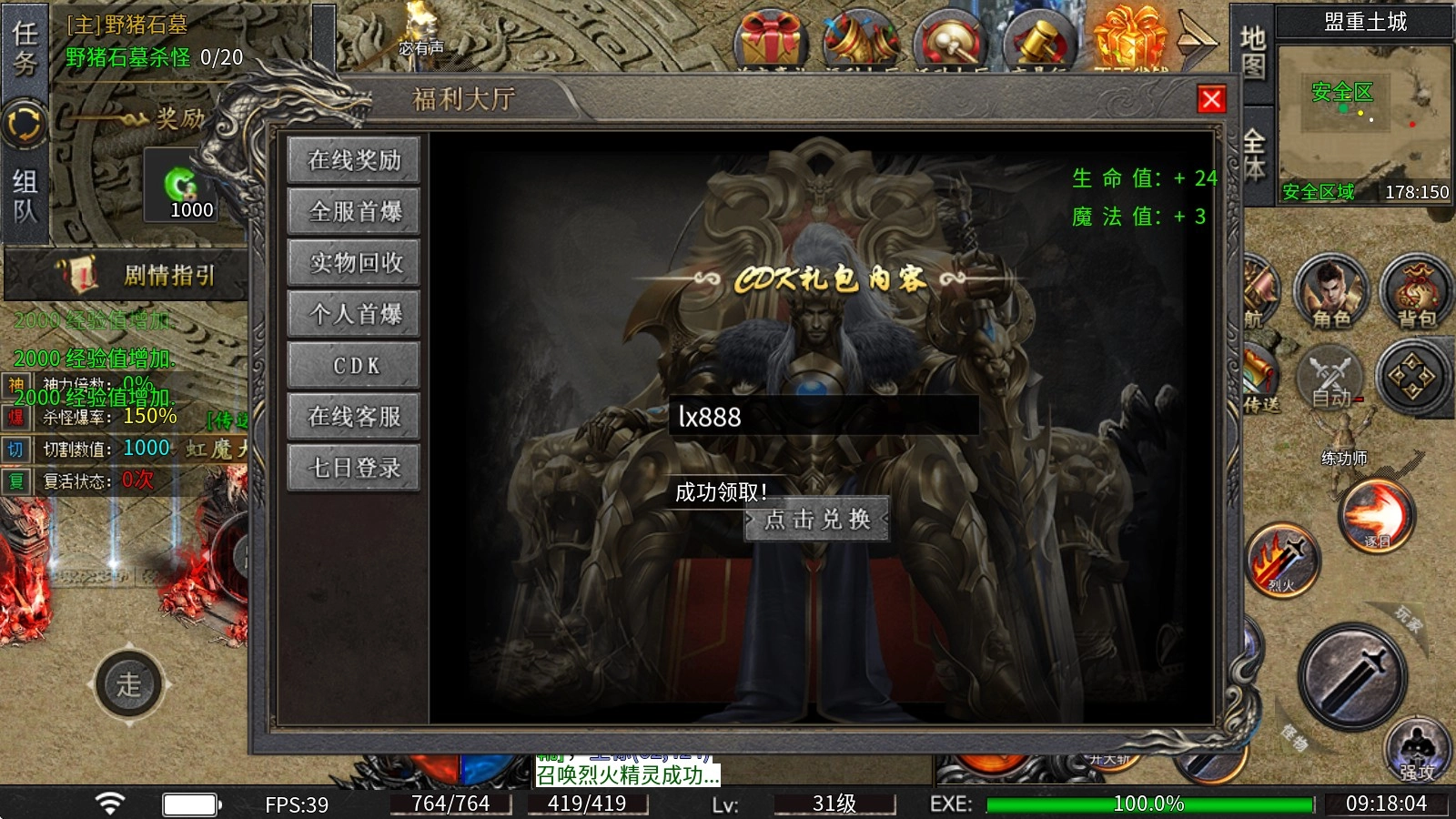
Task: Switch to the 七日登录 tab
Action: click(x=353, y=467)
